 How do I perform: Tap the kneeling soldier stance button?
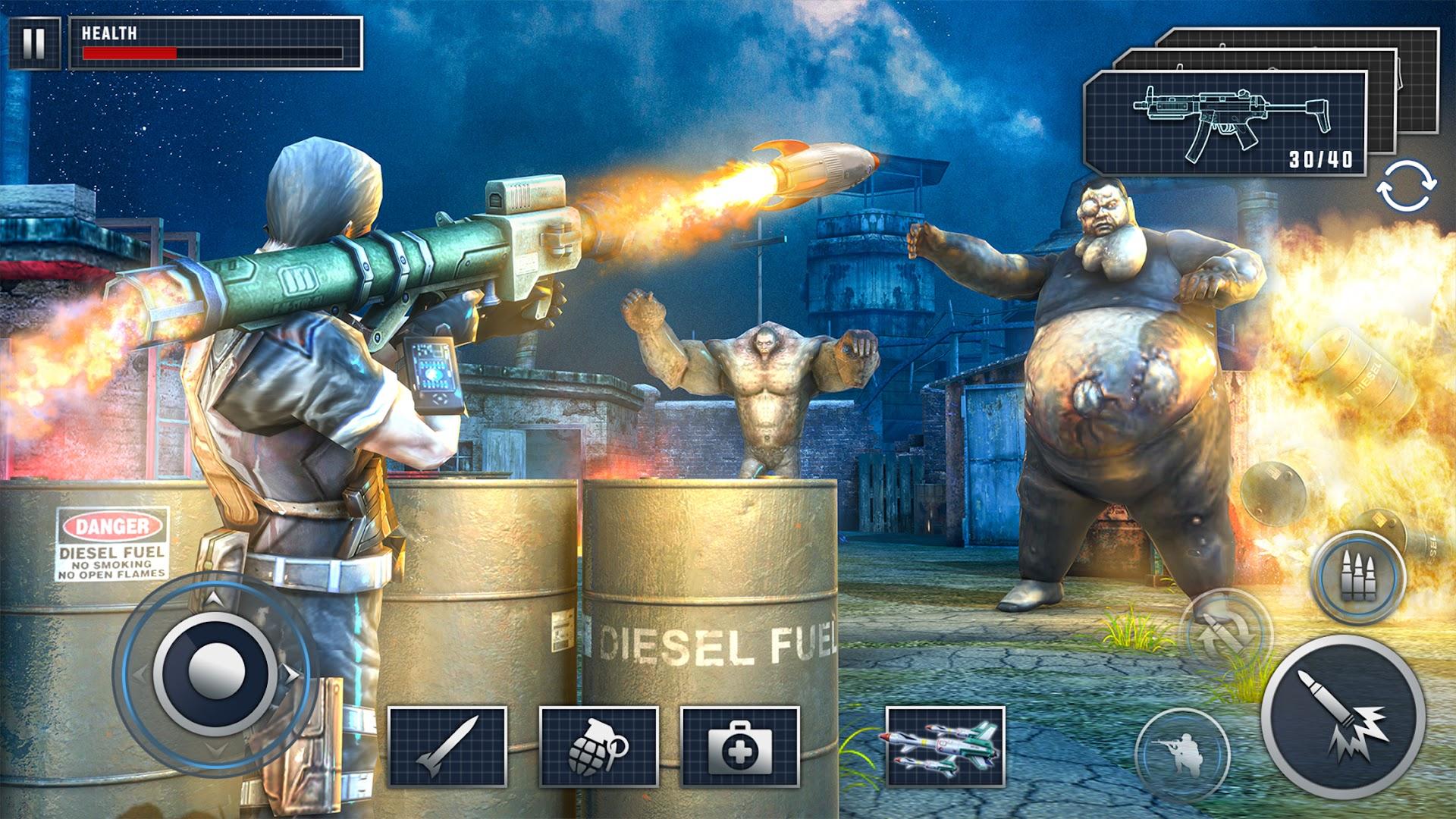tap(1181, 755)
